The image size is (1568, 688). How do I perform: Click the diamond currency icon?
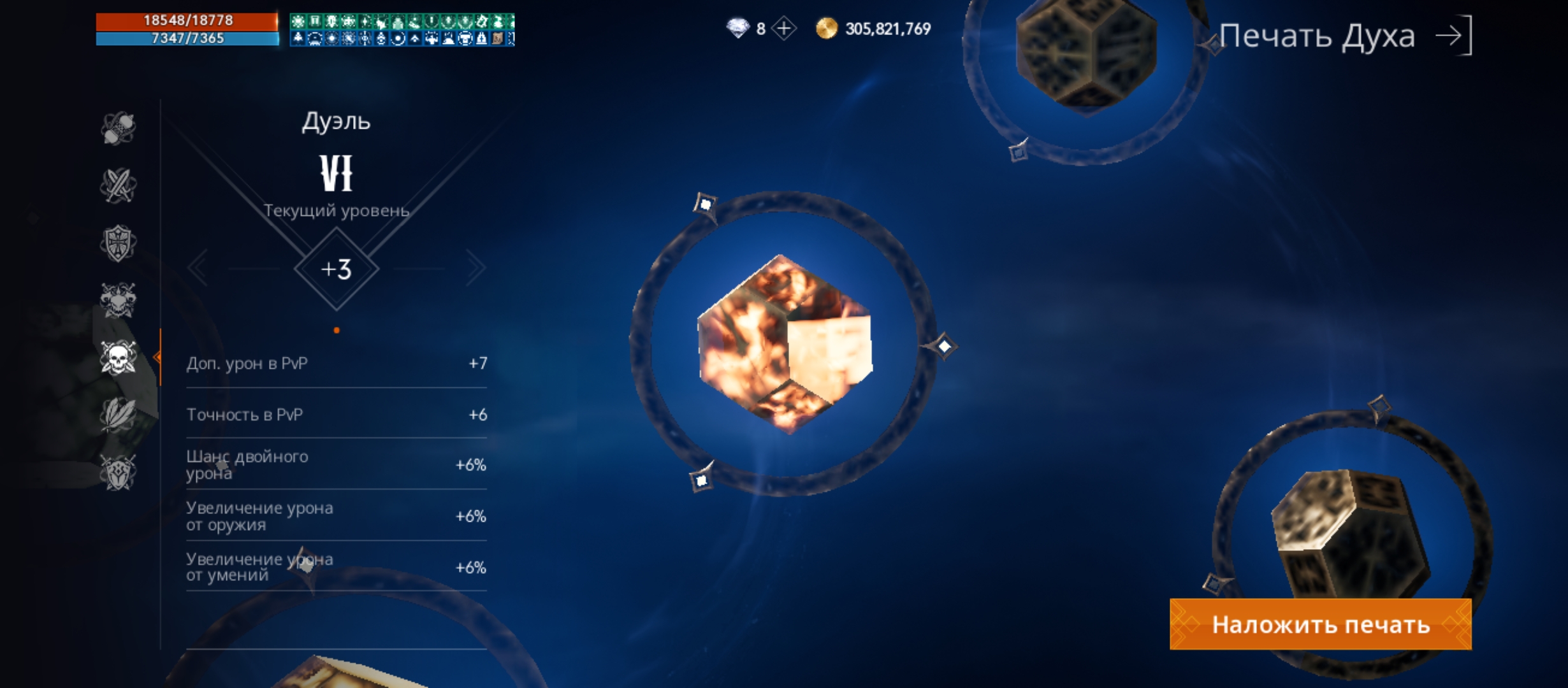737,27
